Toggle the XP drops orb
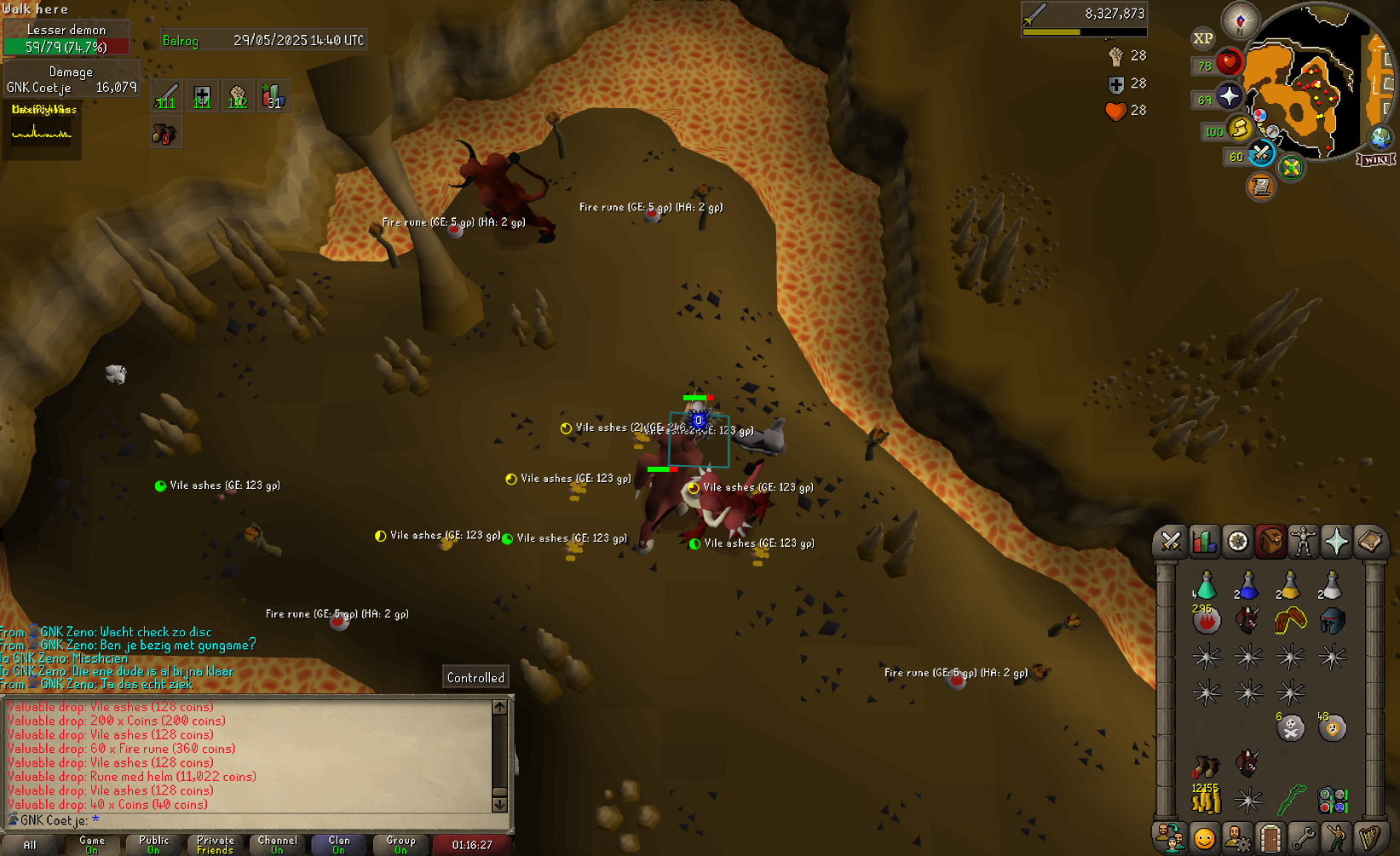This screenshot has height=856, width=1400. (1202, 38)
